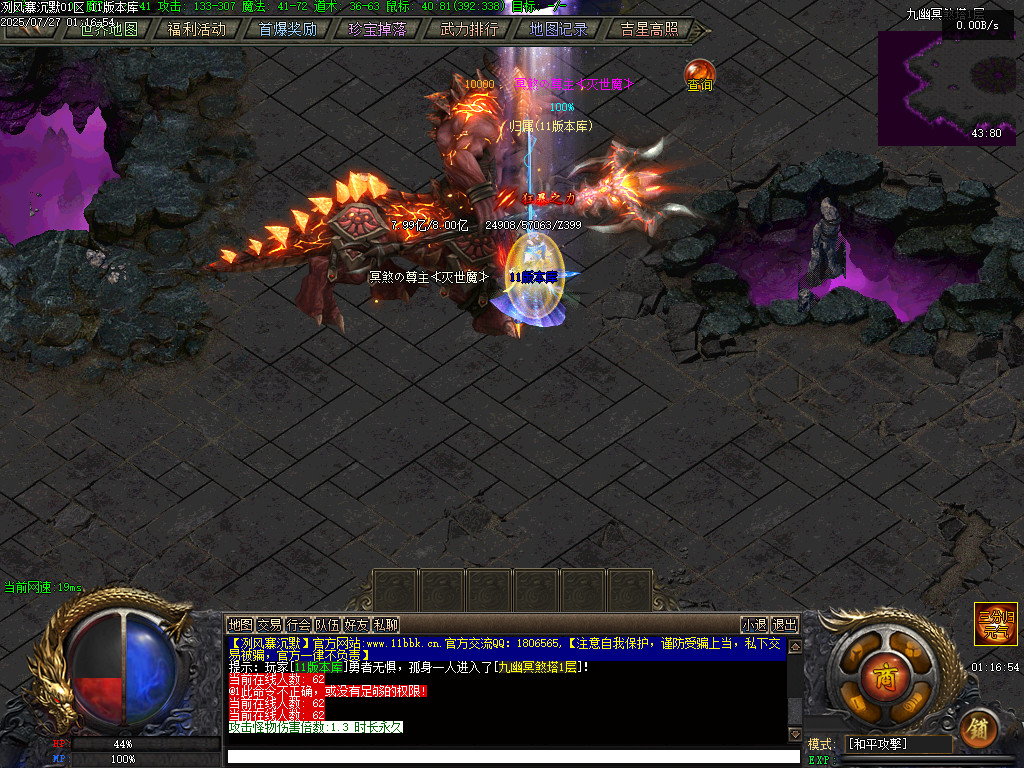The width and height of the screenshot is (1024, 768).
Task: Open the 武力排行 power ranking menu
Action: pyautogui.click(x=468, y=29)
